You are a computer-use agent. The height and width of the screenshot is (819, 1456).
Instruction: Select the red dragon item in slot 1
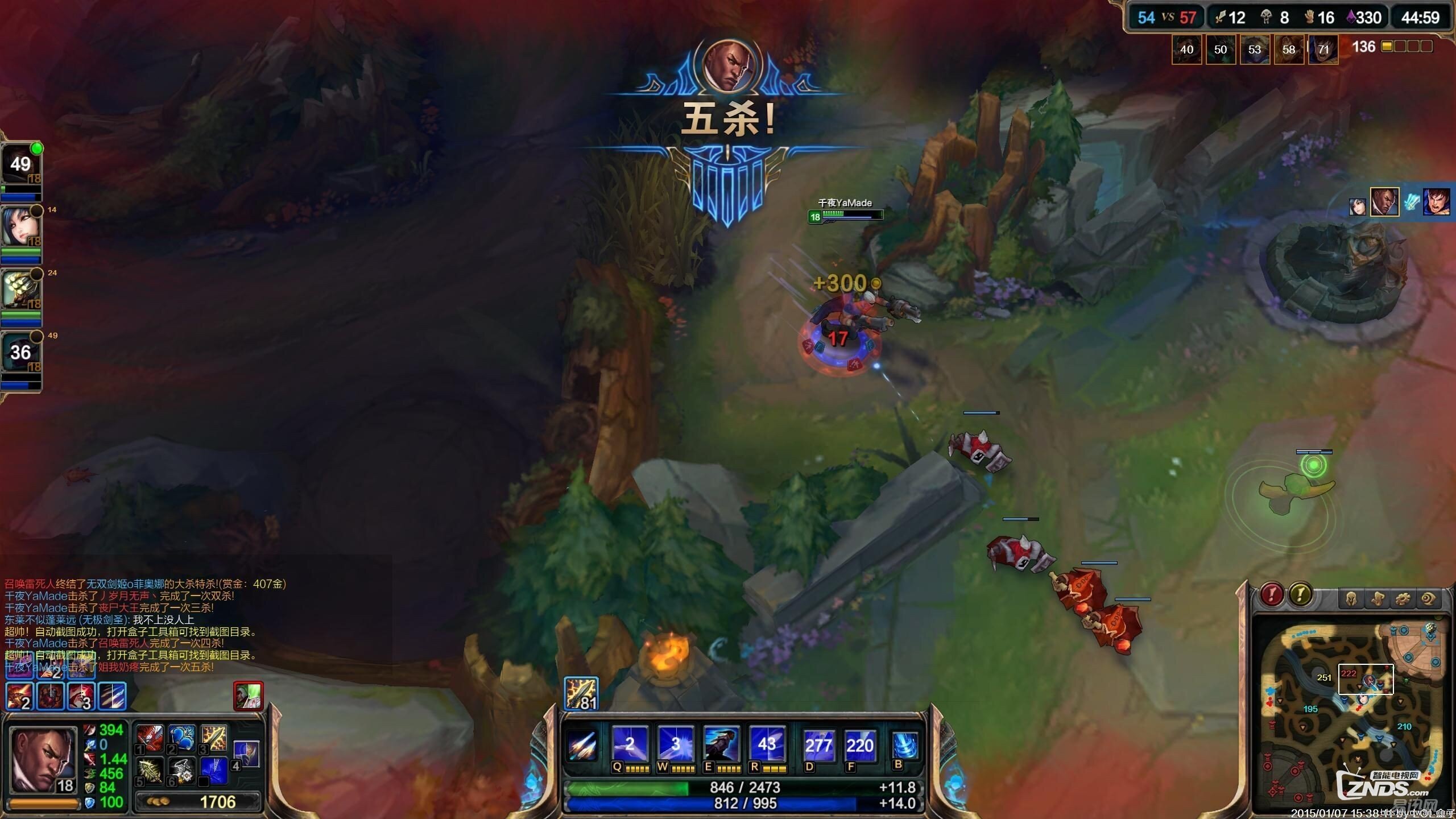pyautogui.click(x=150, y=738)
